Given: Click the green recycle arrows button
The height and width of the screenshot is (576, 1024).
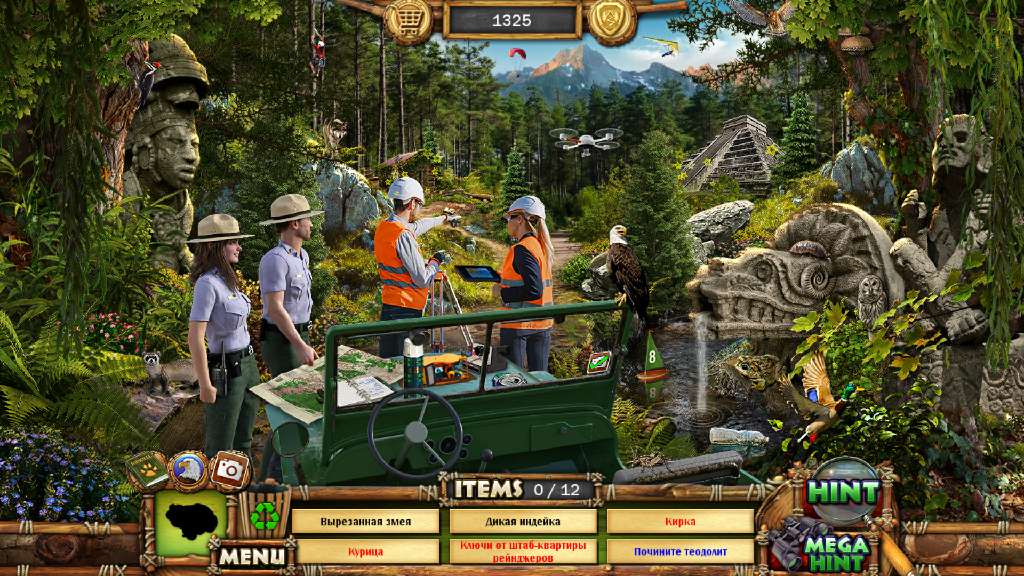Looking at the screenshot, I should pos(264,516).
